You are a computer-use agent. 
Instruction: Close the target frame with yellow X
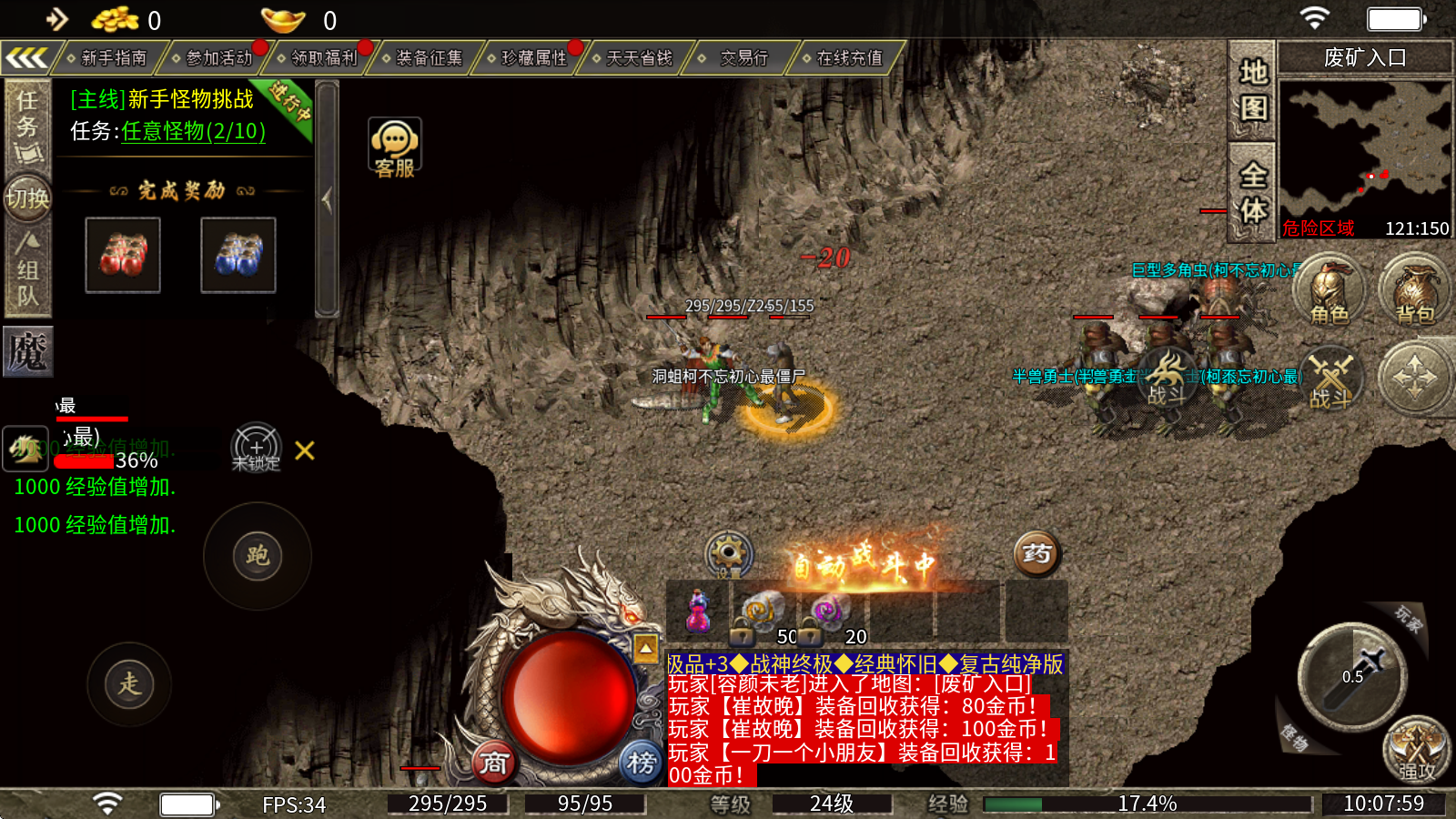(x=305, y=450)
